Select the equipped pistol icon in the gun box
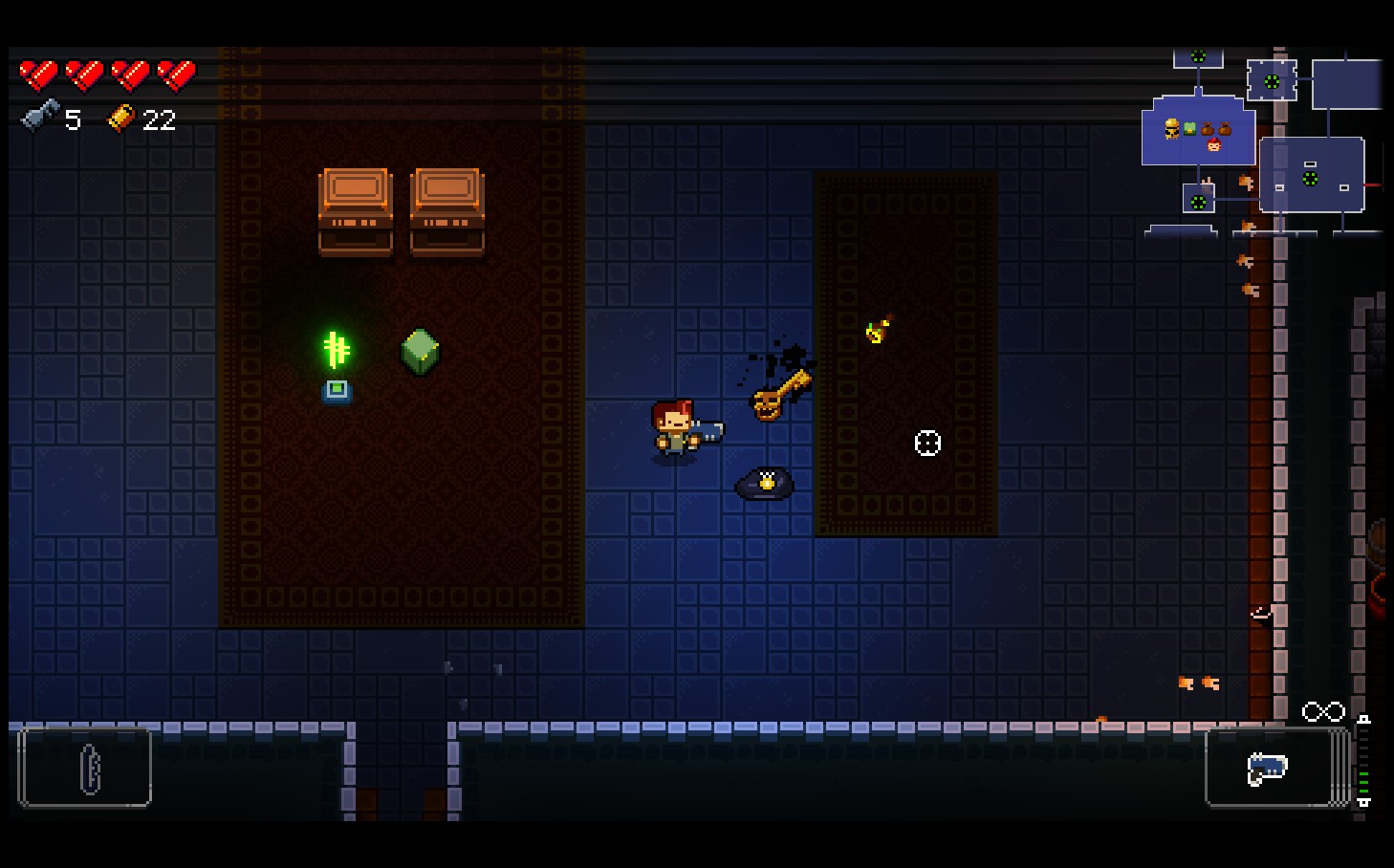 (1266, 768)
